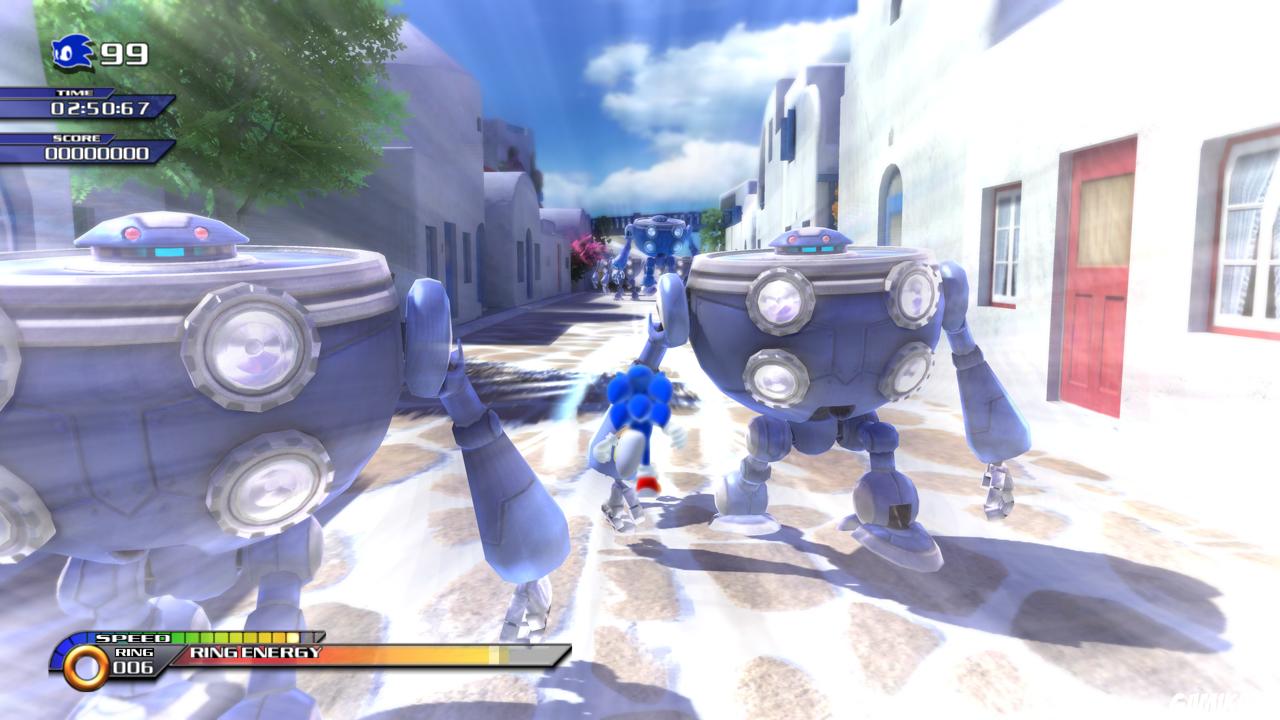Click the score value 00000000

[100, 152]
